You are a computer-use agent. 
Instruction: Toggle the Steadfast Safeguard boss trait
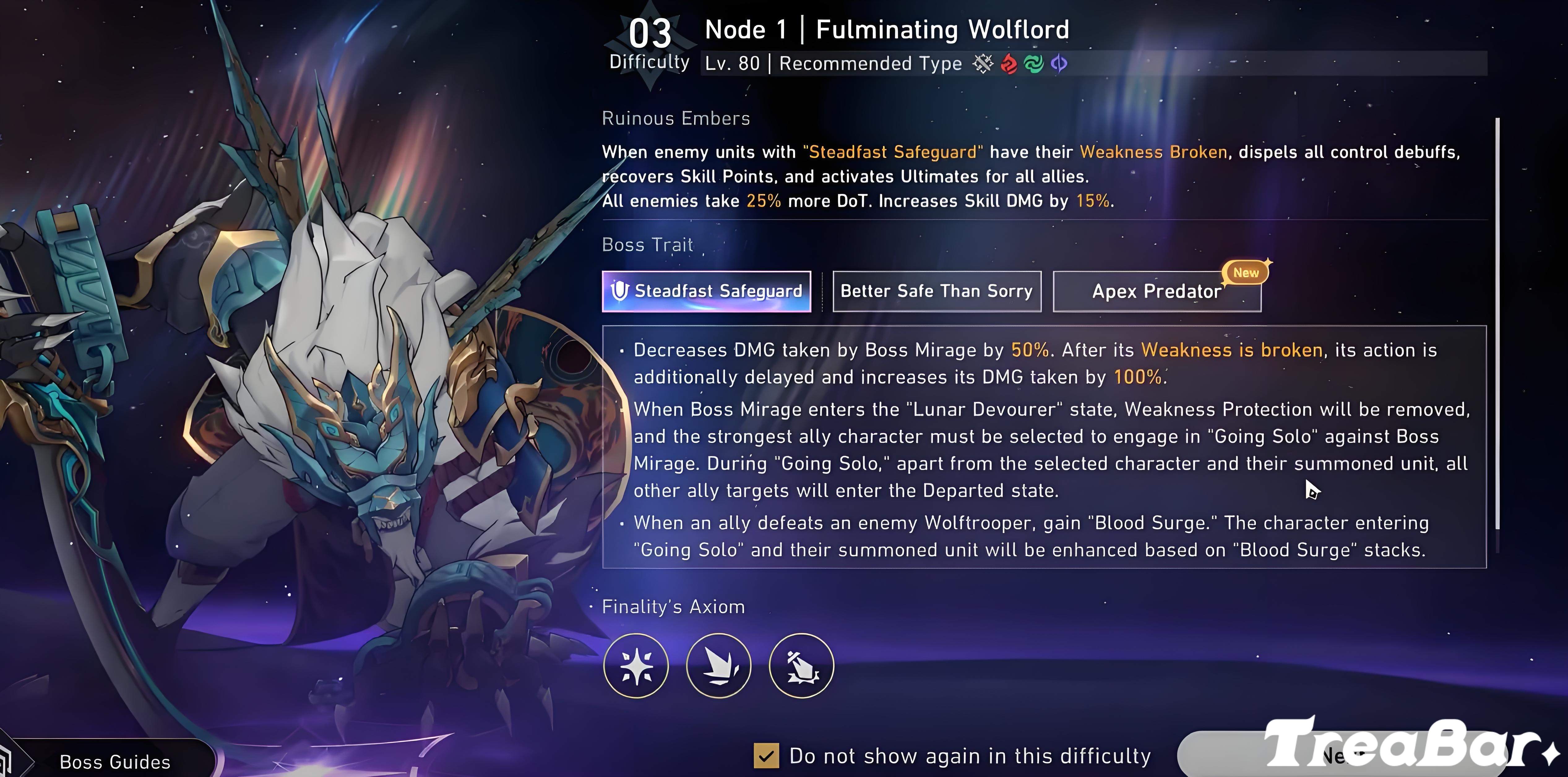[706, 291]
